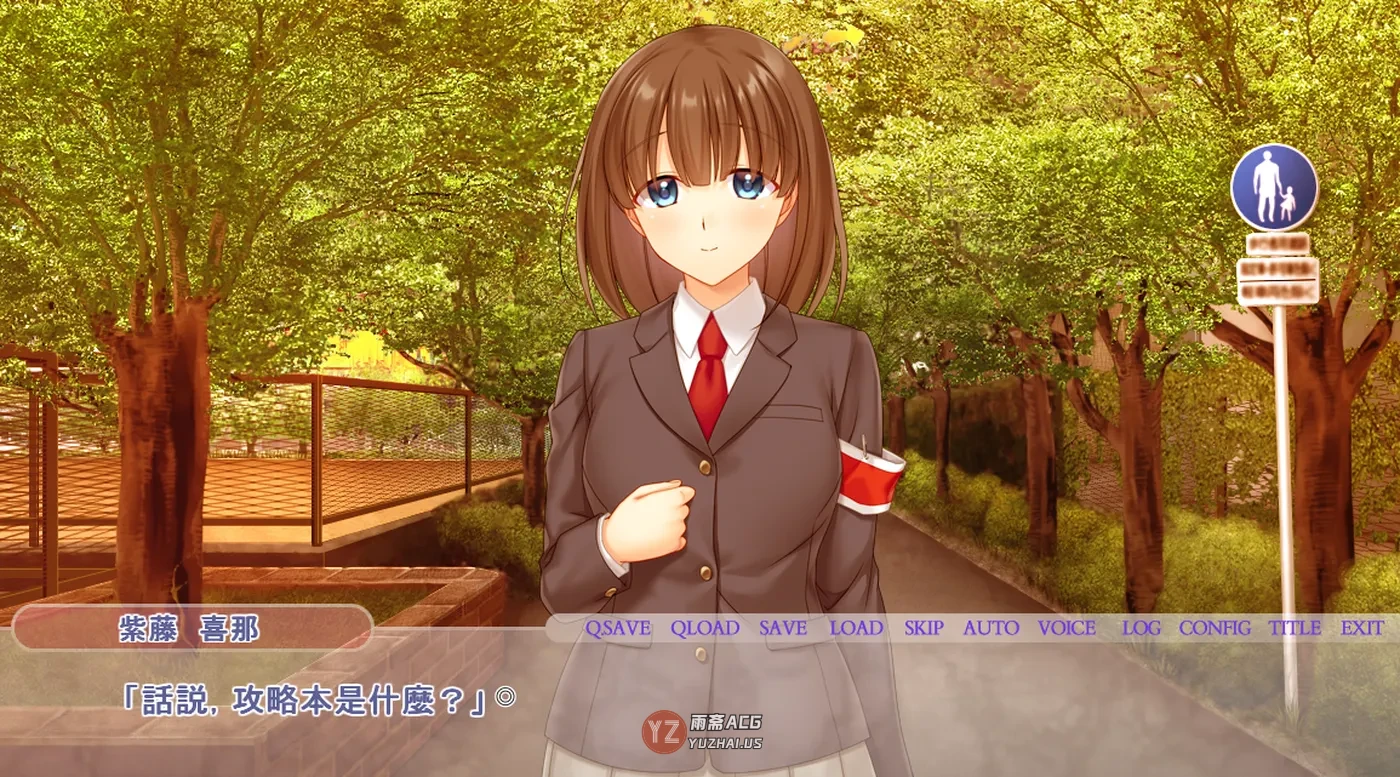1400x777 pixels.
Task: Open the CONFIG settings
Action: coord(1215,629)
